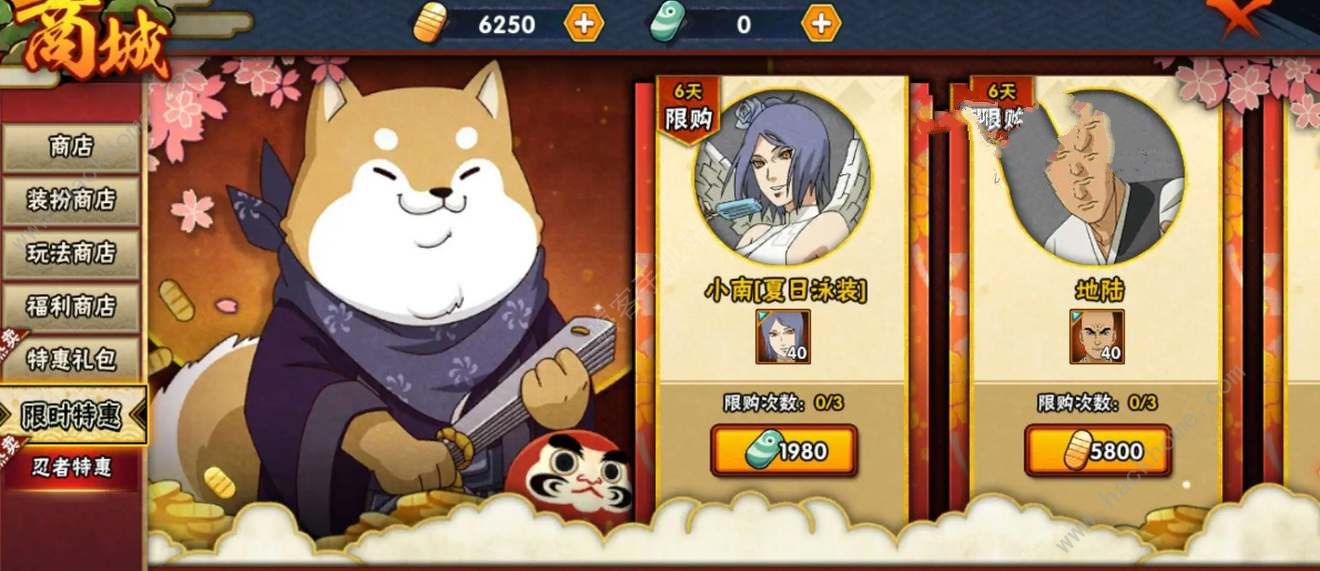Open the 商店 shop tab

coord(71,147)
